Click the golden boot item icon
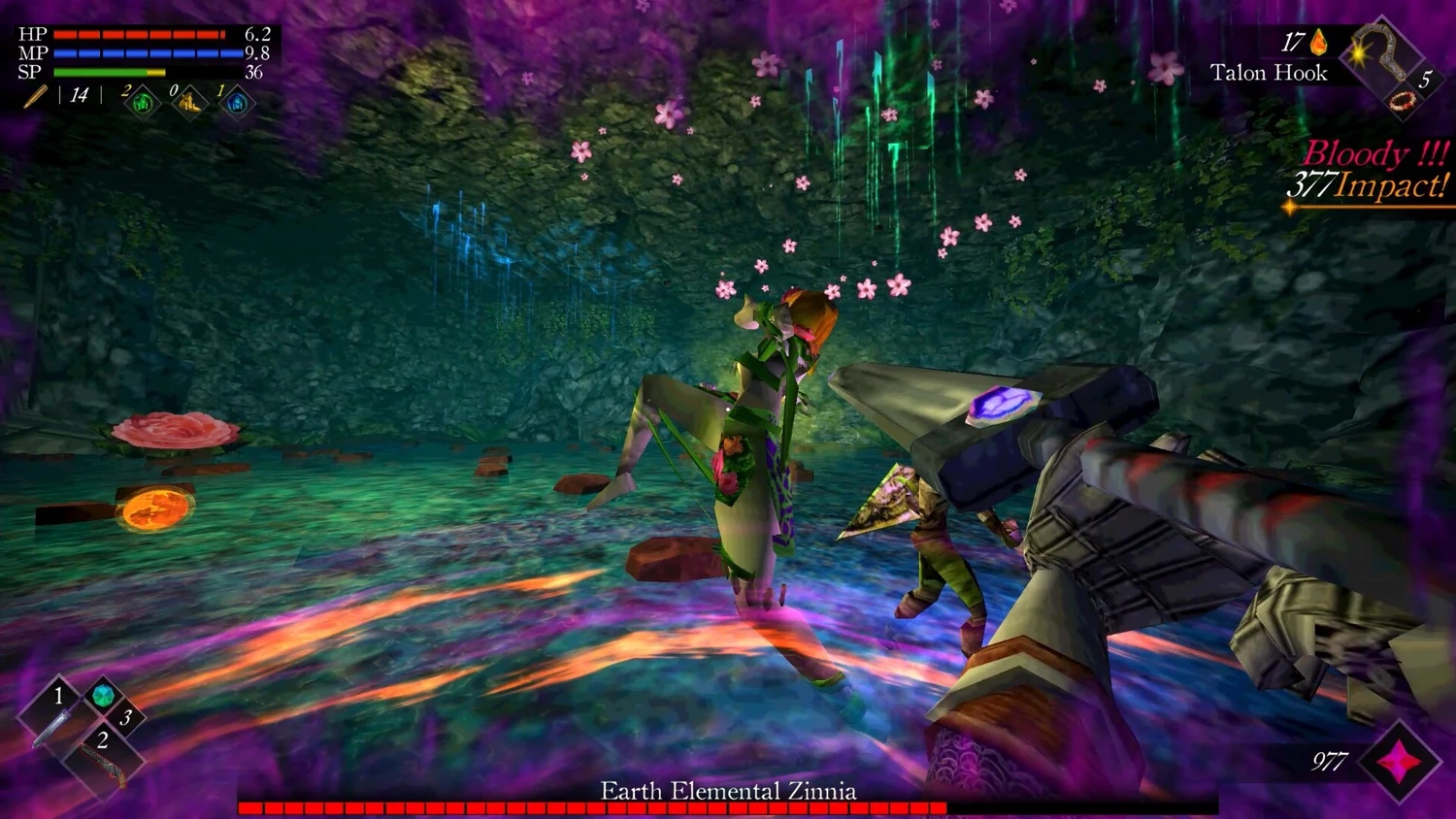 tap(190, 102)
